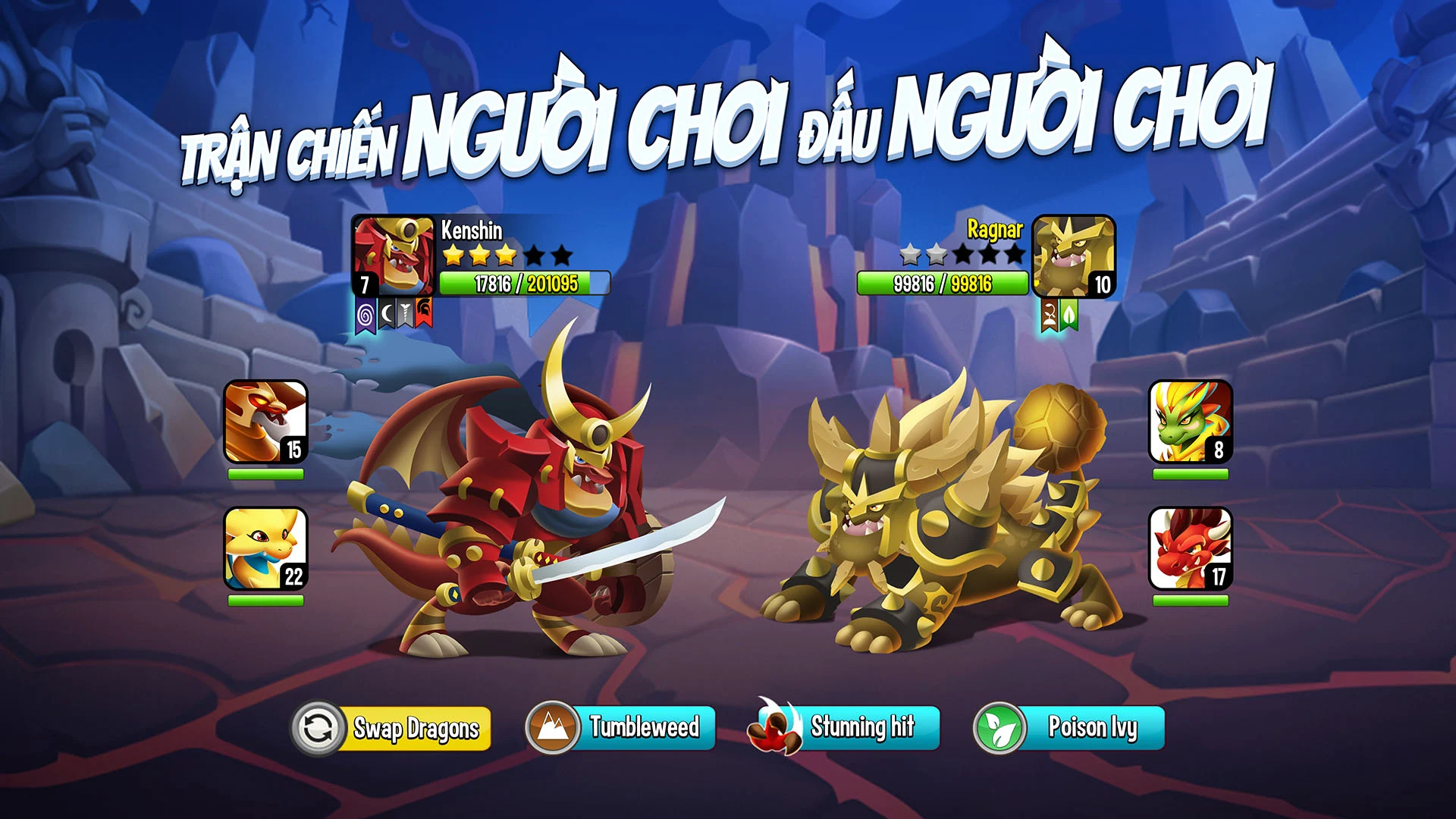This screenshot has width=1456, height=819.
Task: Select the green leaf element flag under Ragnar
Action: [x=1068, y=315]
